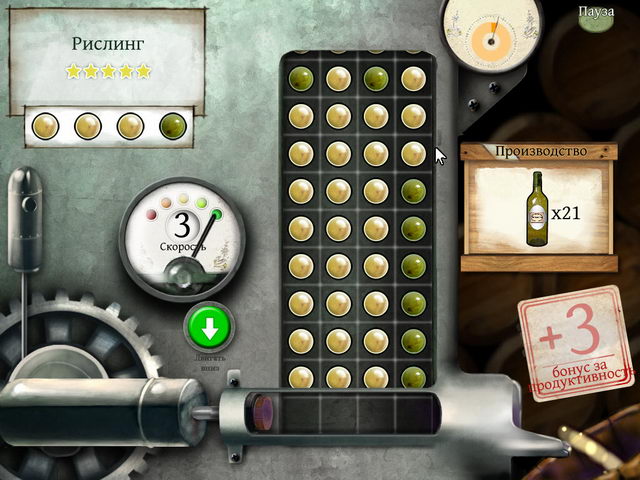Click the green down-arrow button

click(x=209, y=327)
